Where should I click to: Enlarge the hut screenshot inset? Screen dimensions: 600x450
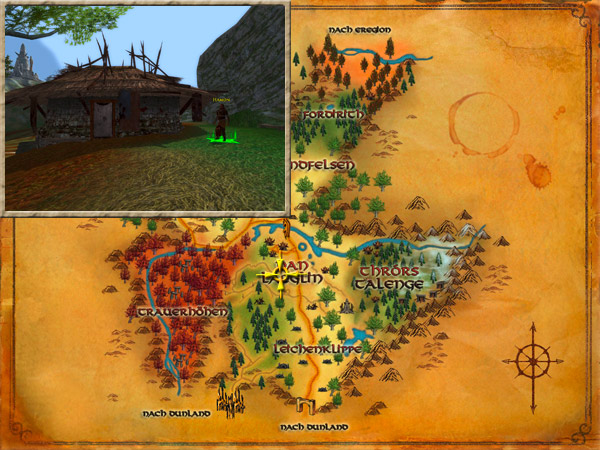pos(146,108)
